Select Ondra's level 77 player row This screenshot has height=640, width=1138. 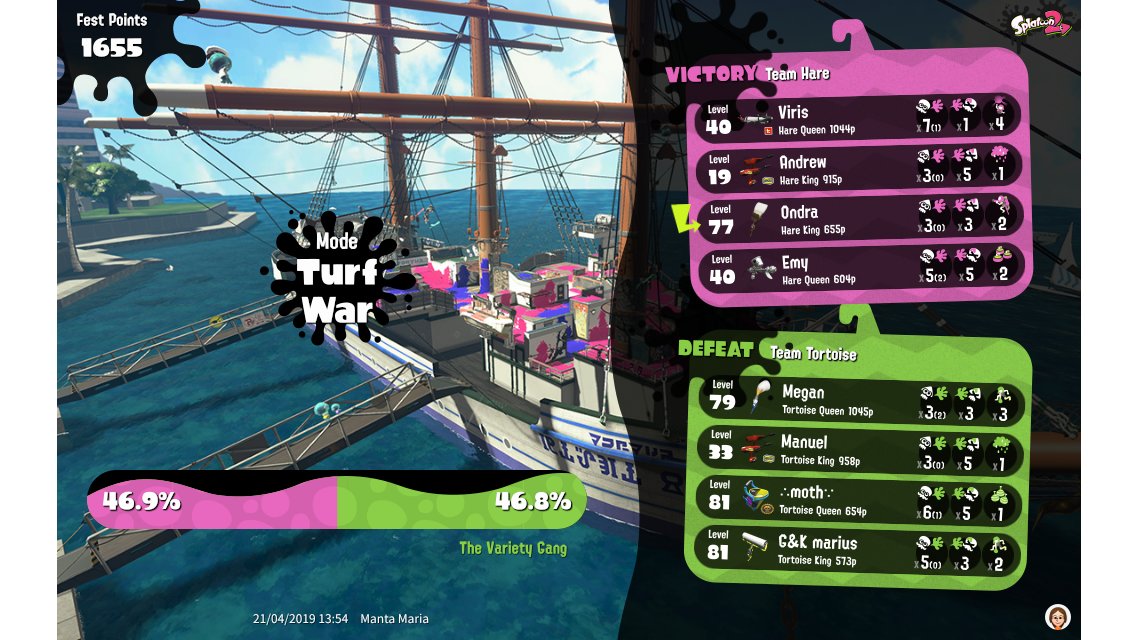click(858, 218)
